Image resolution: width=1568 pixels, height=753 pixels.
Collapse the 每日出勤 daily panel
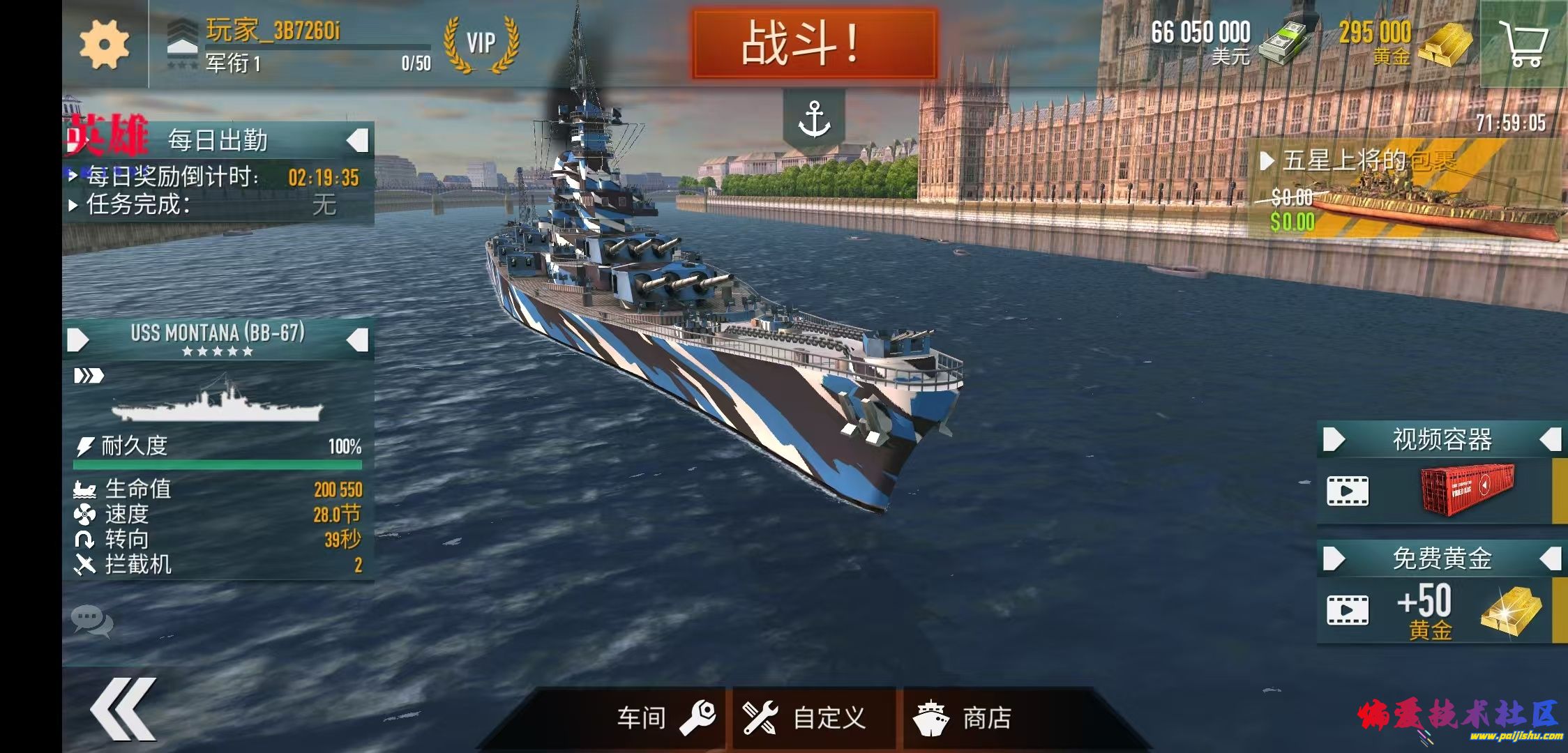pos(357,141)
